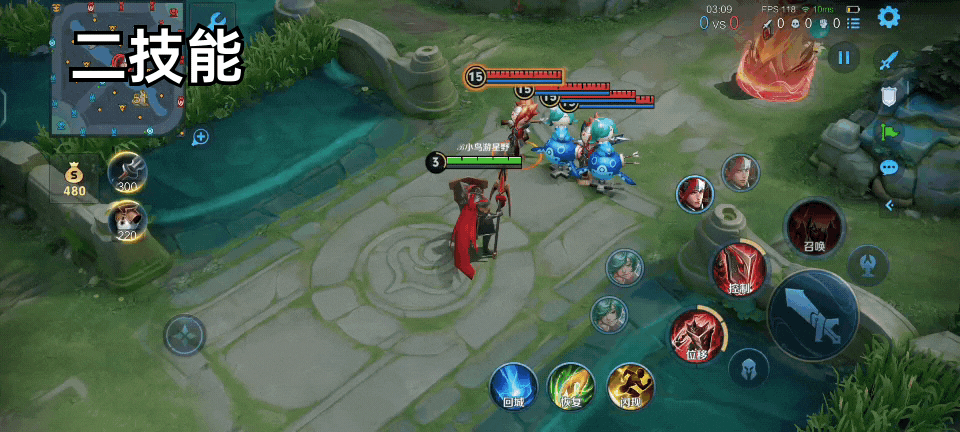Buy the recommended 300-gold item
The width and height of the screenshot is (960, 432).
pyautogui.click(x=128, y=172)
